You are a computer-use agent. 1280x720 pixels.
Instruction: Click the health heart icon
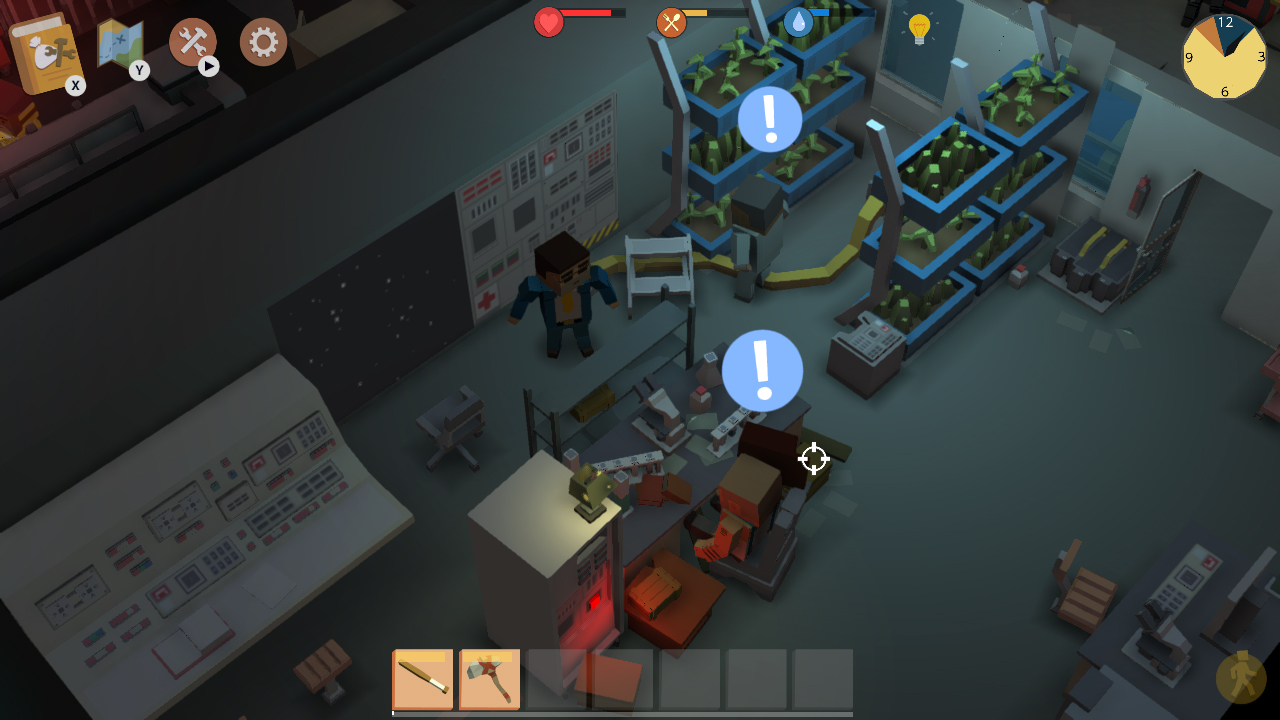coord(548,21)
